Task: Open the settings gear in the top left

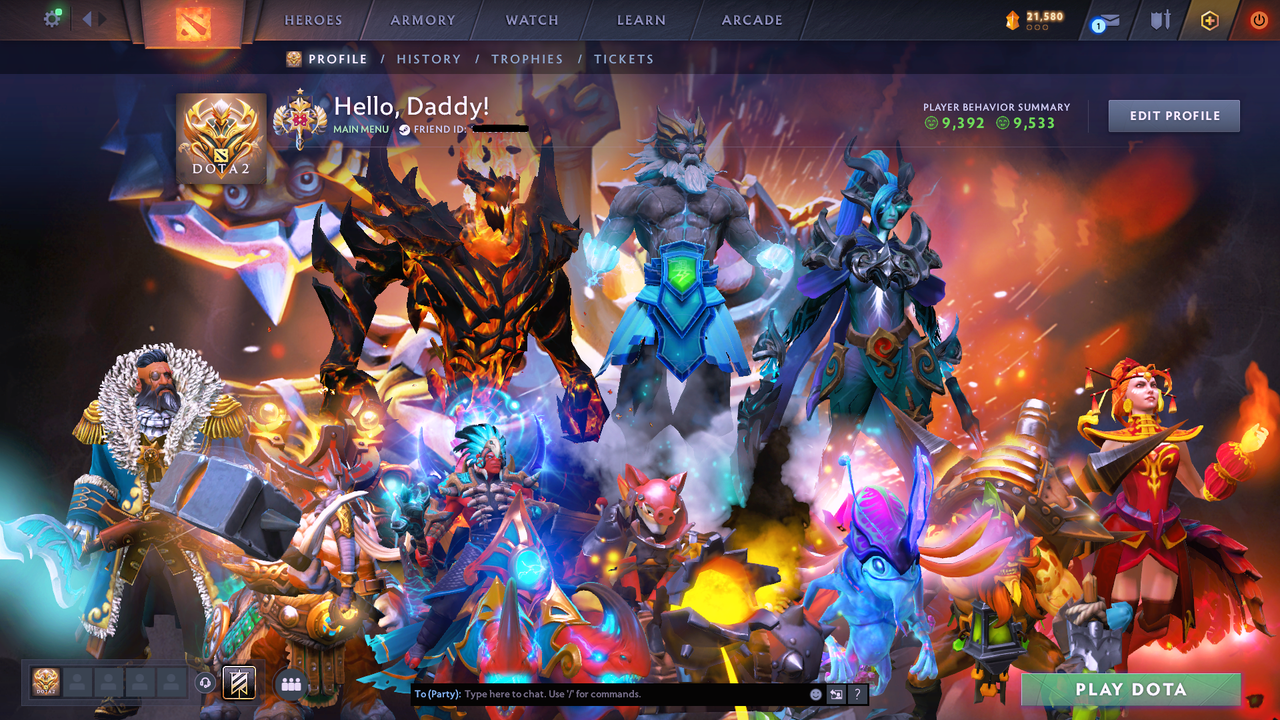Action: point(54,17)
